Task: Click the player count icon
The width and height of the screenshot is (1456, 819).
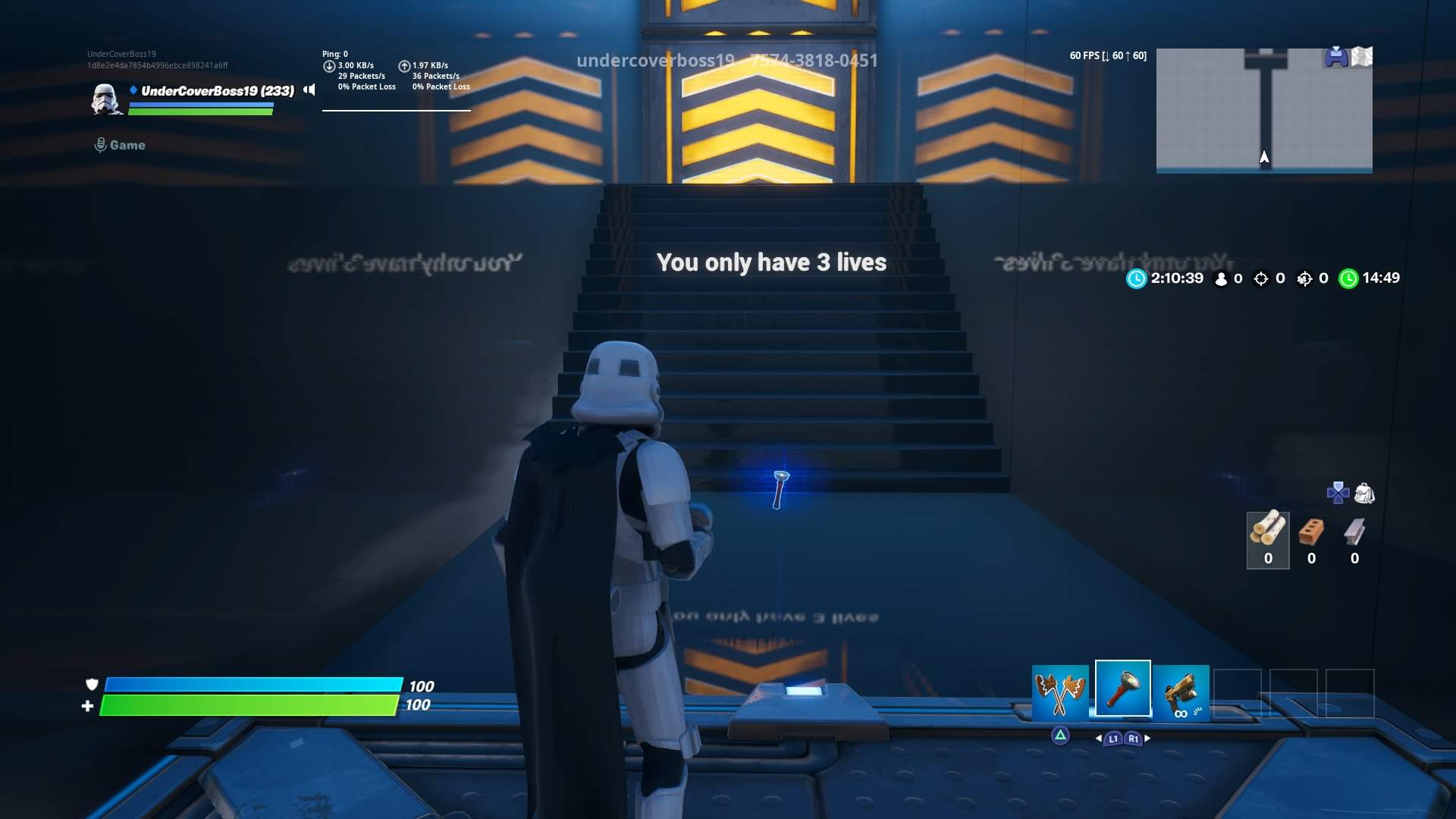Action: pos(1219,278)
